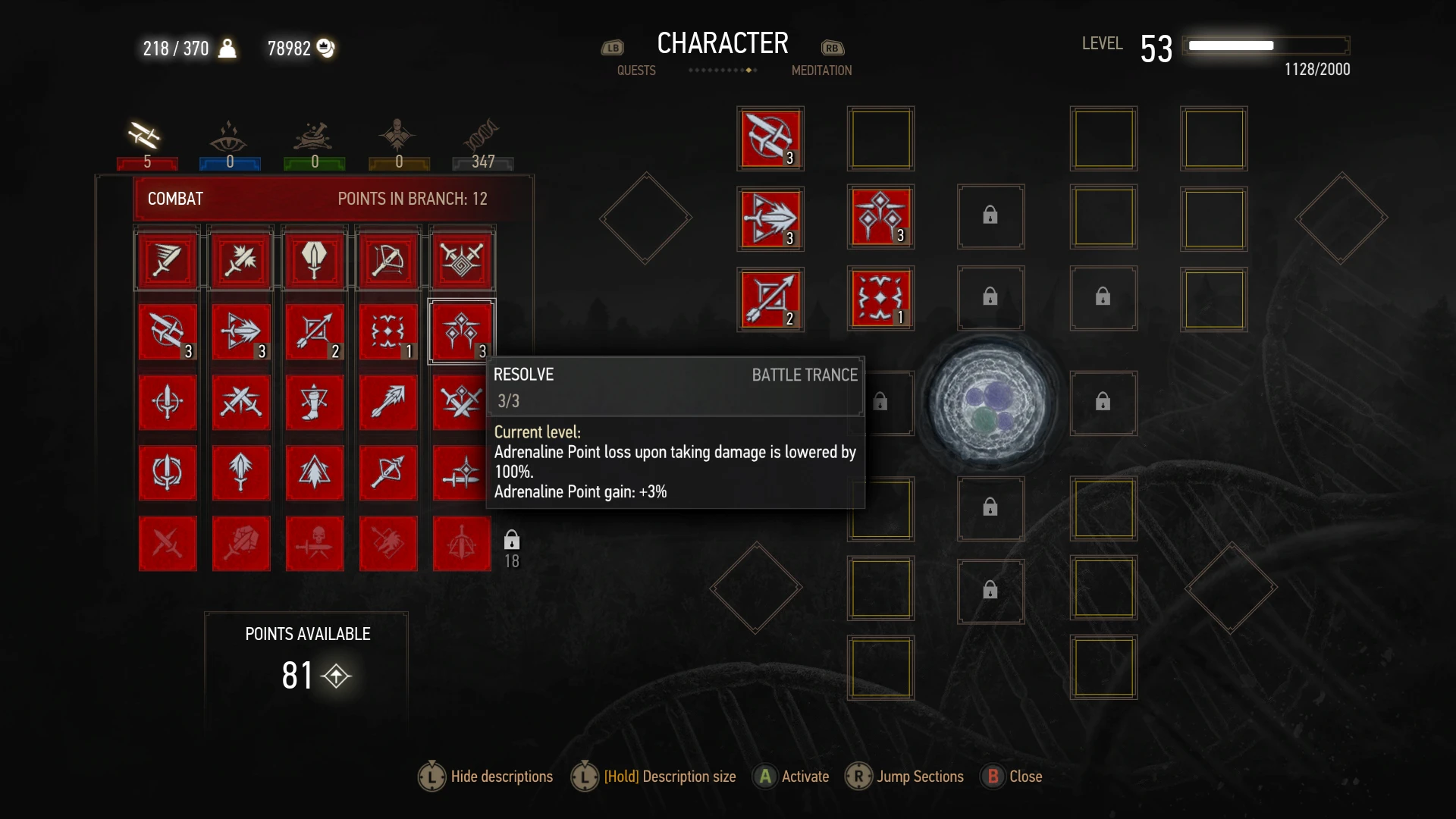
Task: Go to the Meditation screen tab
Action: pos(821,71)
